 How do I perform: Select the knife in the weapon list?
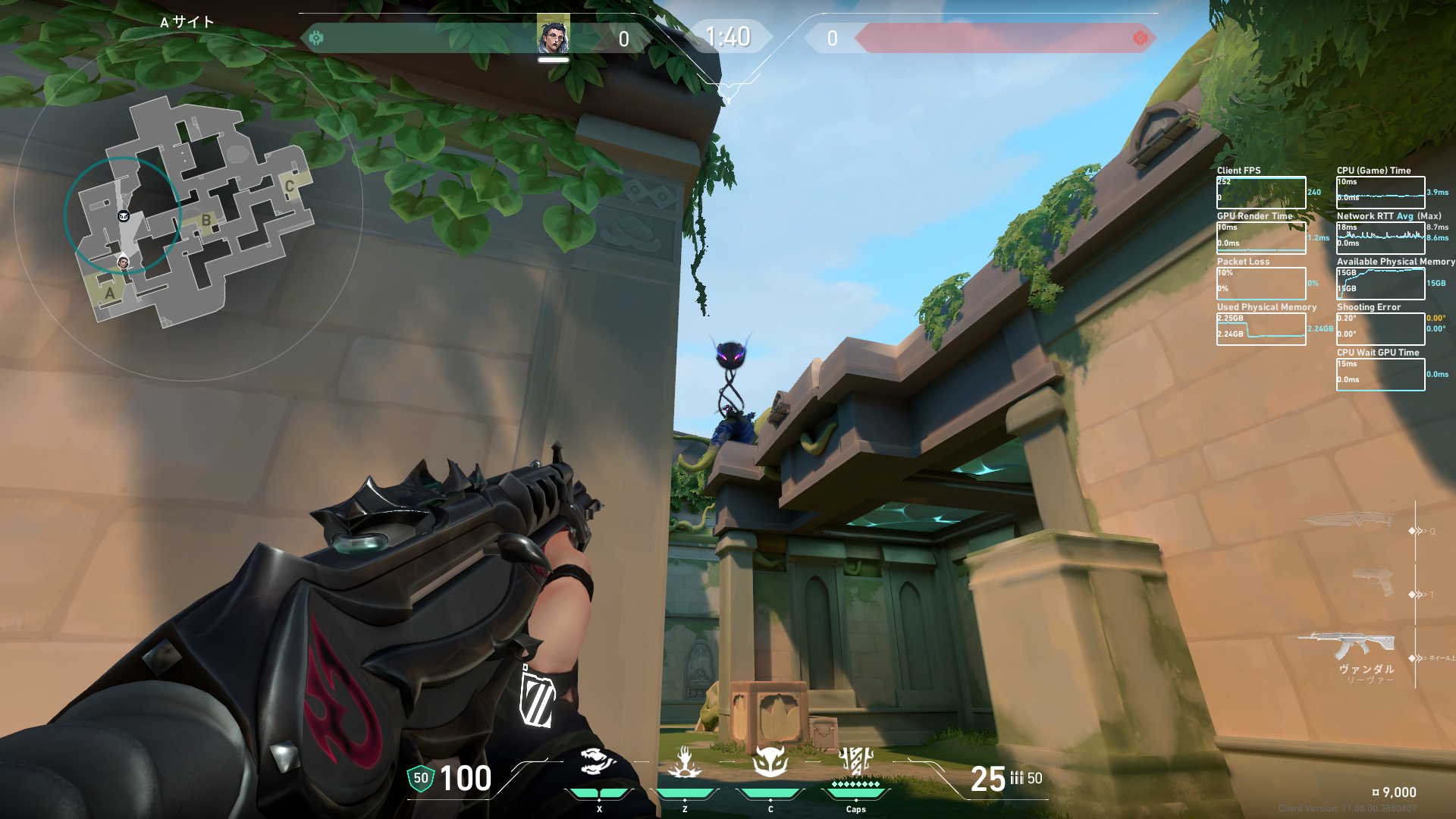pyautogui.click(x=1349, y=520)
